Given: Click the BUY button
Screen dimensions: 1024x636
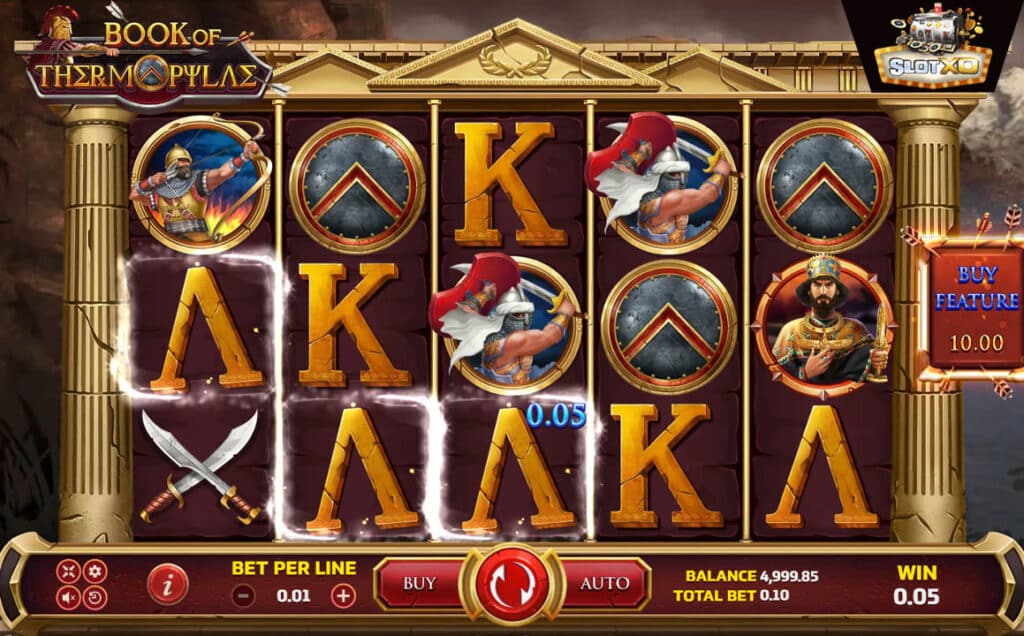Looking at the screenshot, I should pyautogui.click(x=419, y=583).
